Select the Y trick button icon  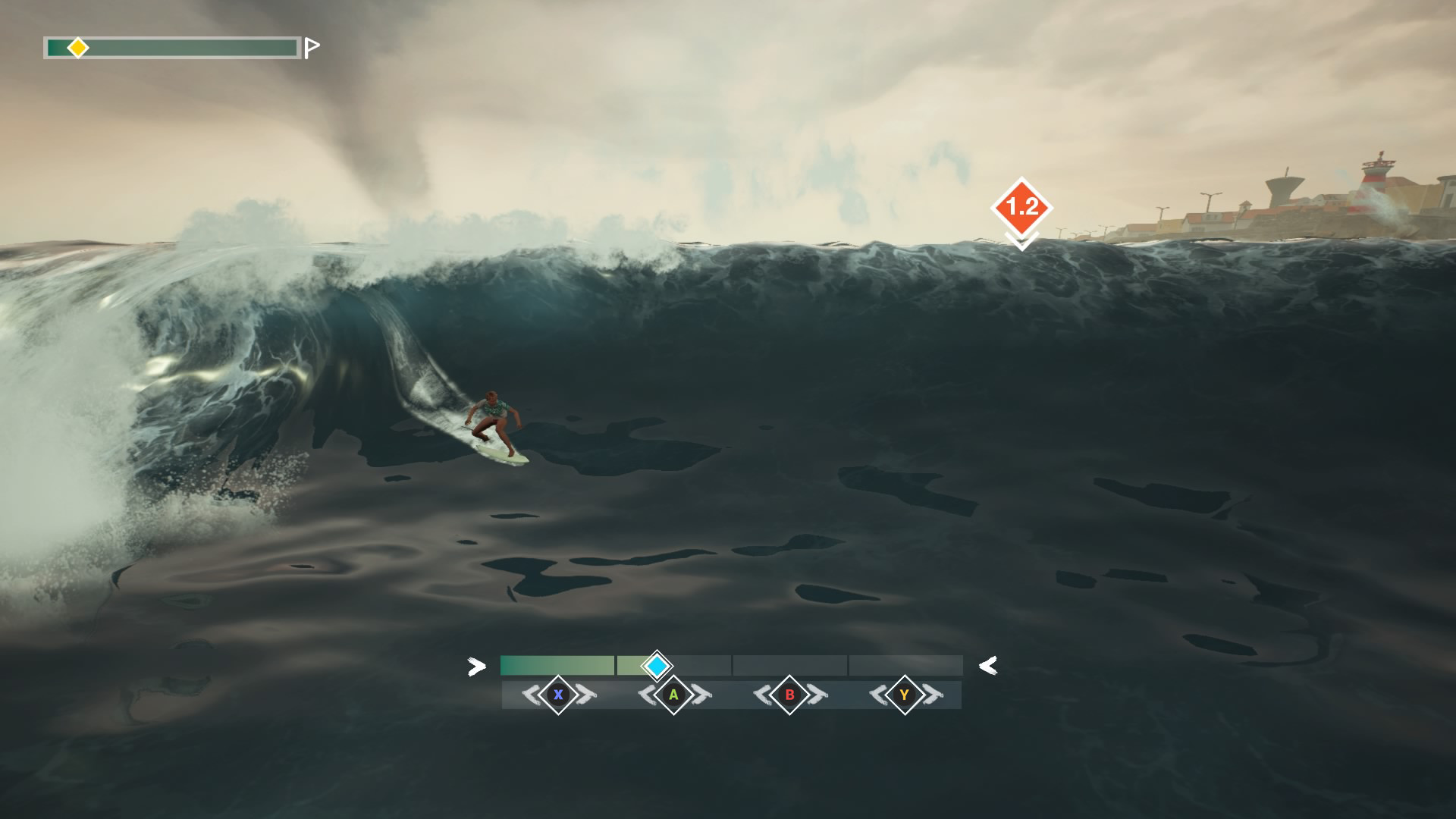[903, 694]
